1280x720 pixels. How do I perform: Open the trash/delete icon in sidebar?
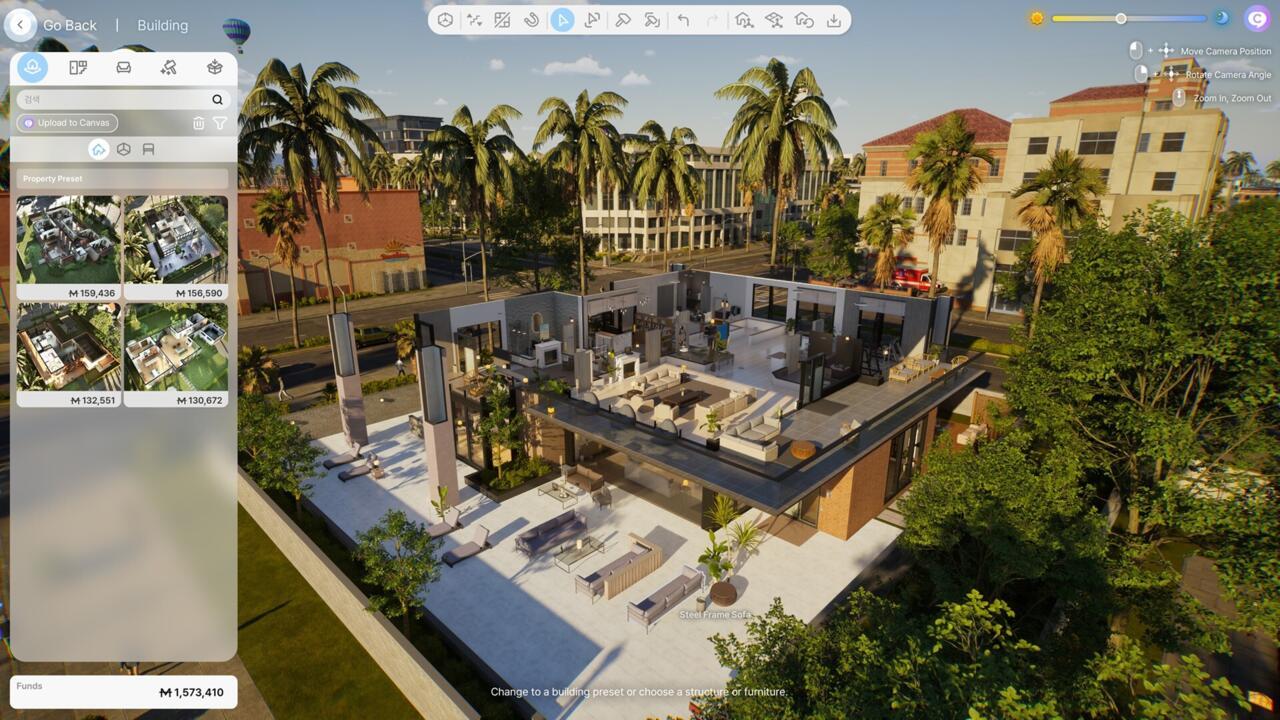(199, 123)
